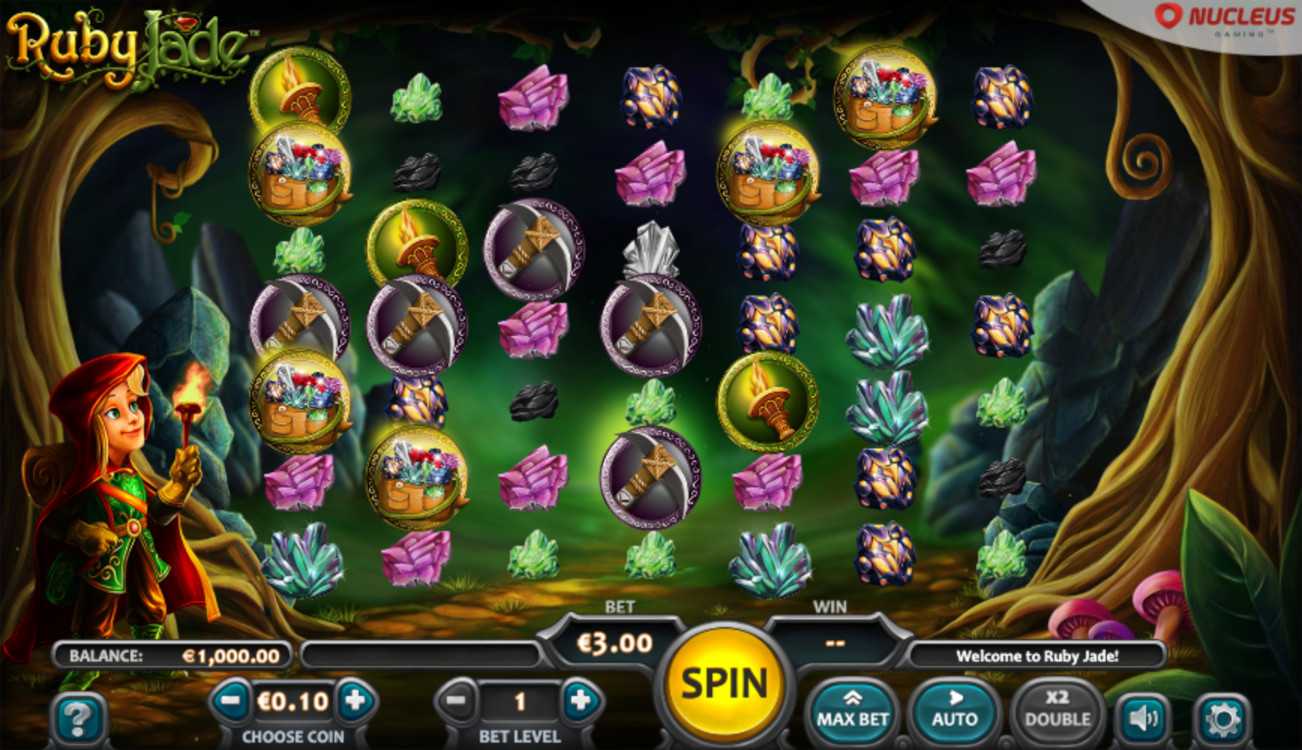Open the gear settings menu
1302x750 pixels.
[1222, 717]
